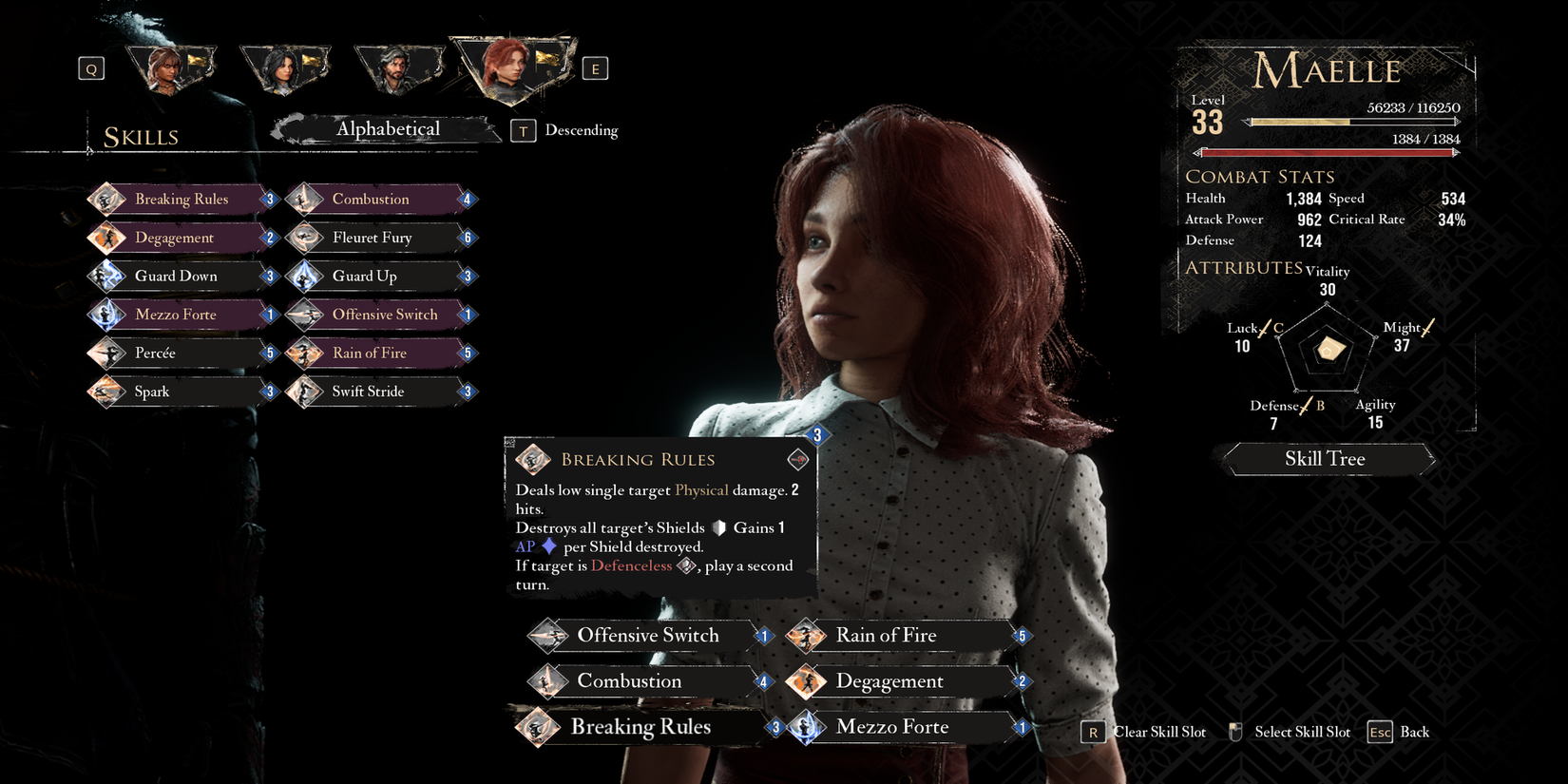The height and width of the screenshot is (784, 1568).
Task: Open the Skill Tree
Action: pyautogui.click(x=1326, y=459)
